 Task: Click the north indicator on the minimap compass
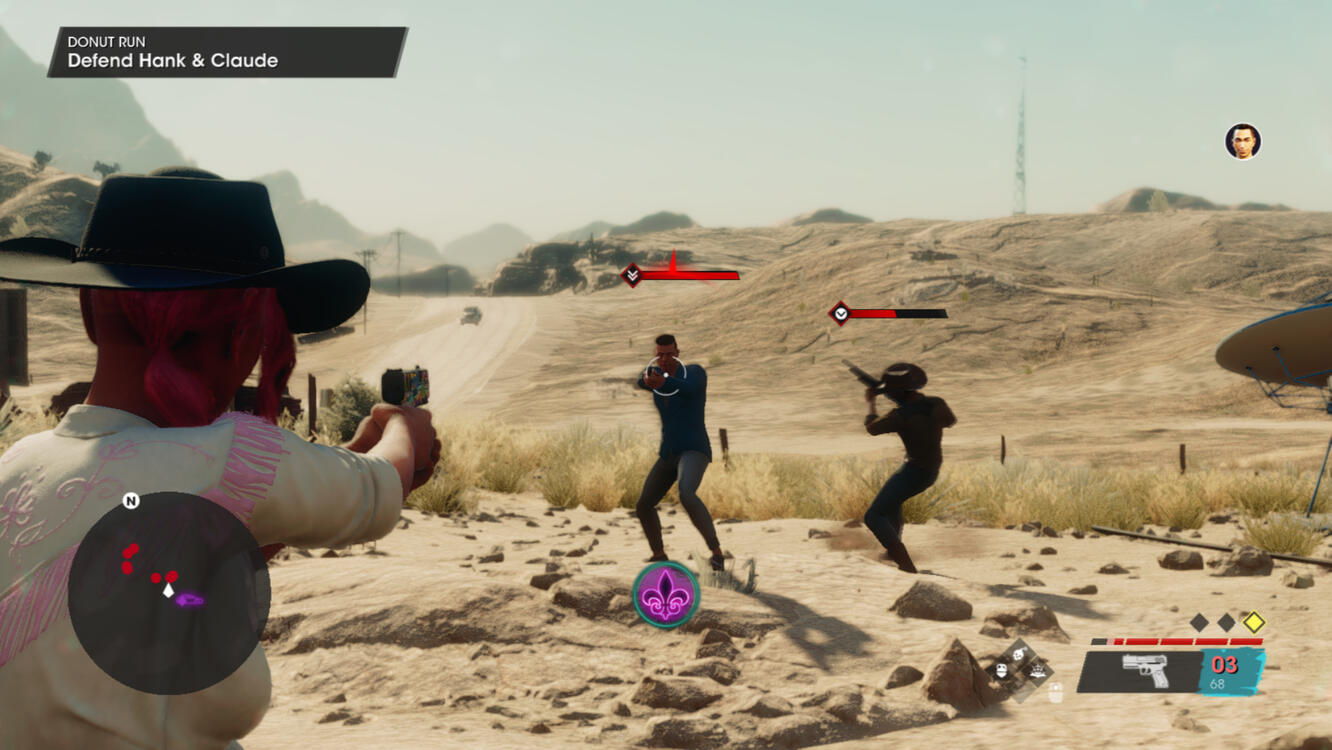pyautogui.click(x=131, y=500)
